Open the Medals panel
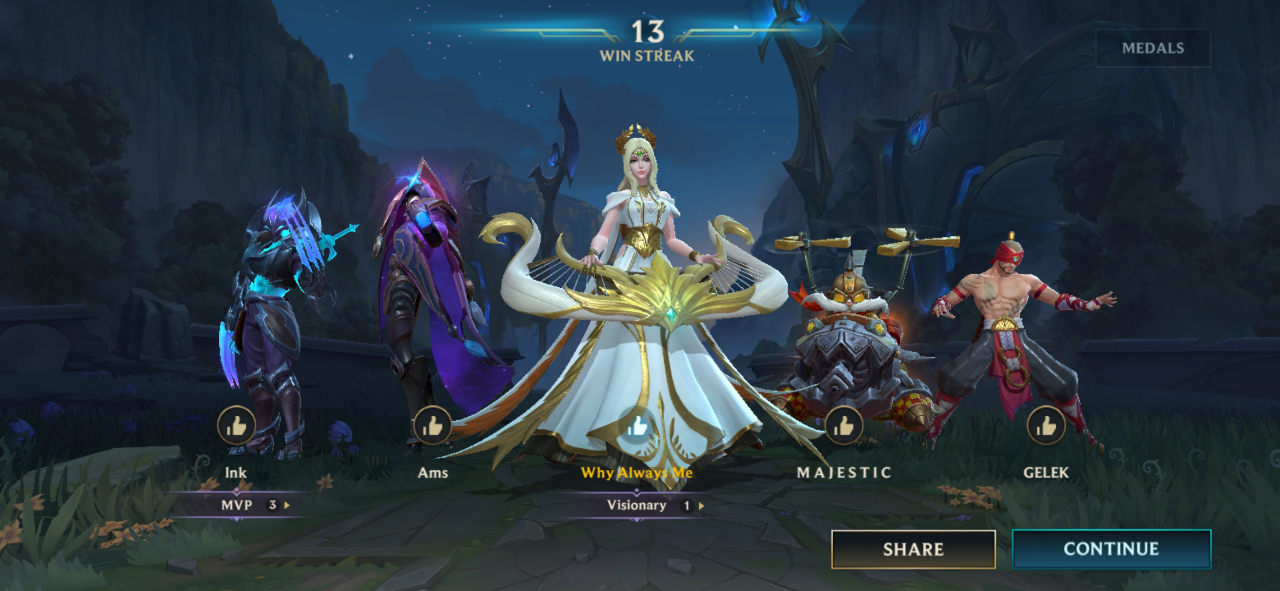The image size is (1280, 591). point(1152,48)
